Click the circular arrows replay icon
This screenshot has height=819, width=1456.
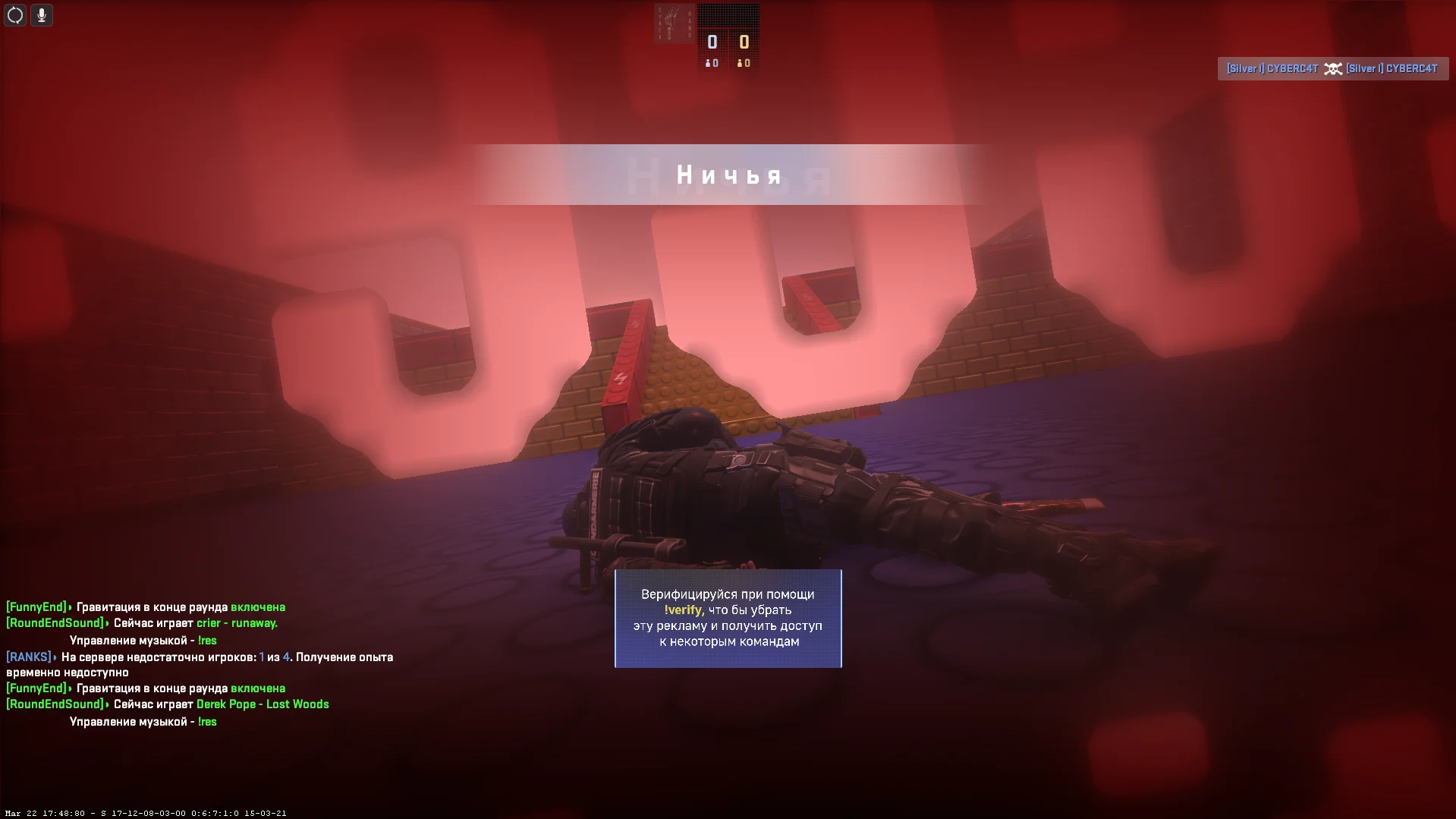tap(15, 15)
